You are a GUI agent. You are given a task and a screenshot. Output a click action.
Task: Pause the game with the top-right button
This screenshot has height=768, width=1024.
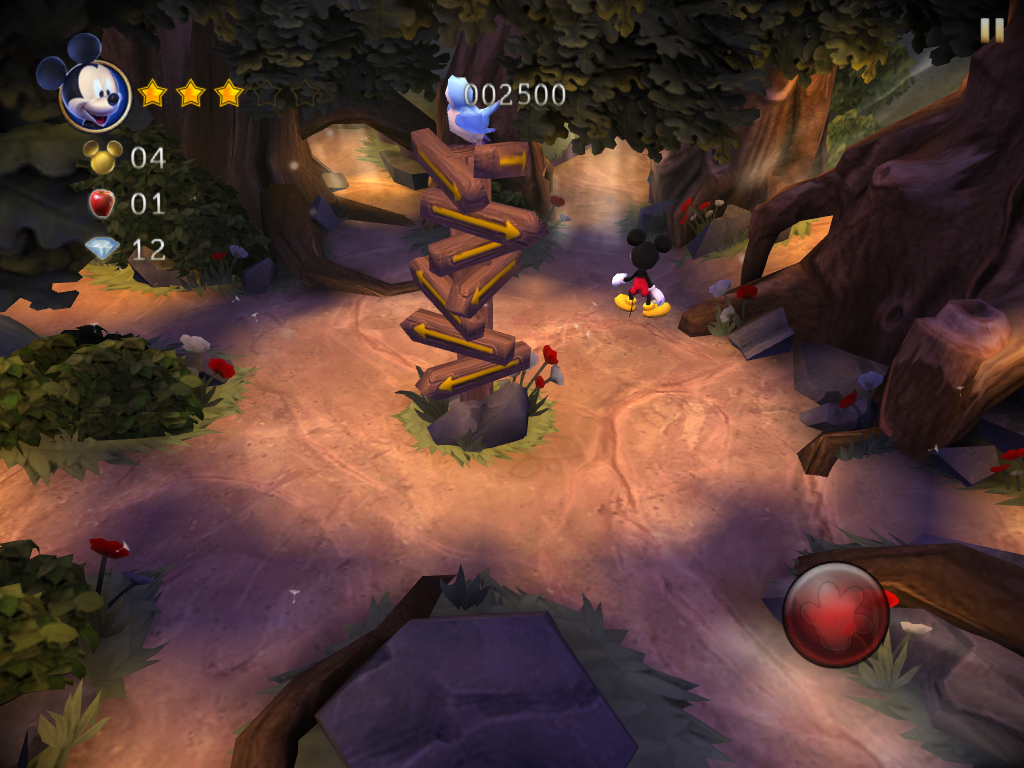coord(991,30)
